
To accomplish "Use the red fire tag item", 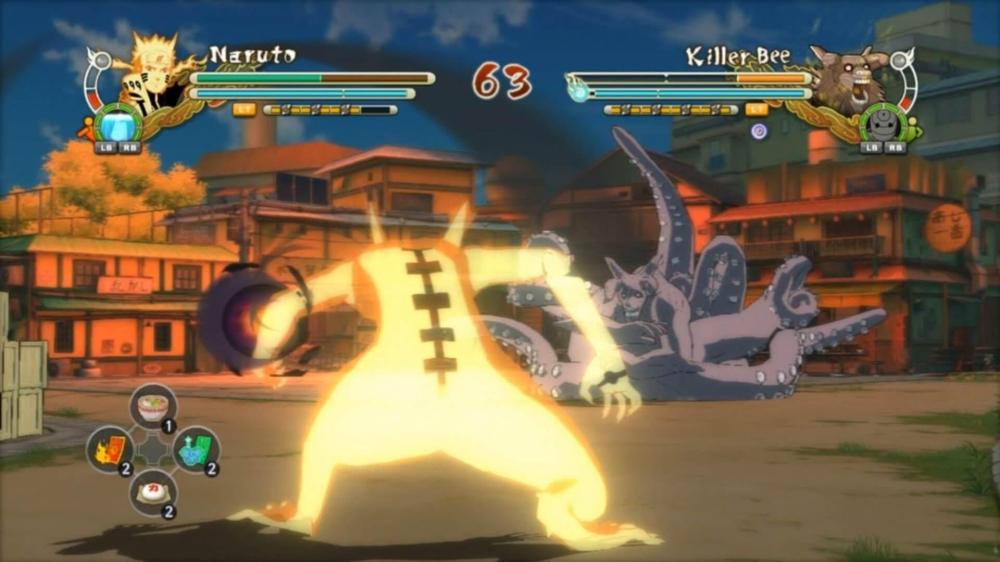I will (110, 449).
